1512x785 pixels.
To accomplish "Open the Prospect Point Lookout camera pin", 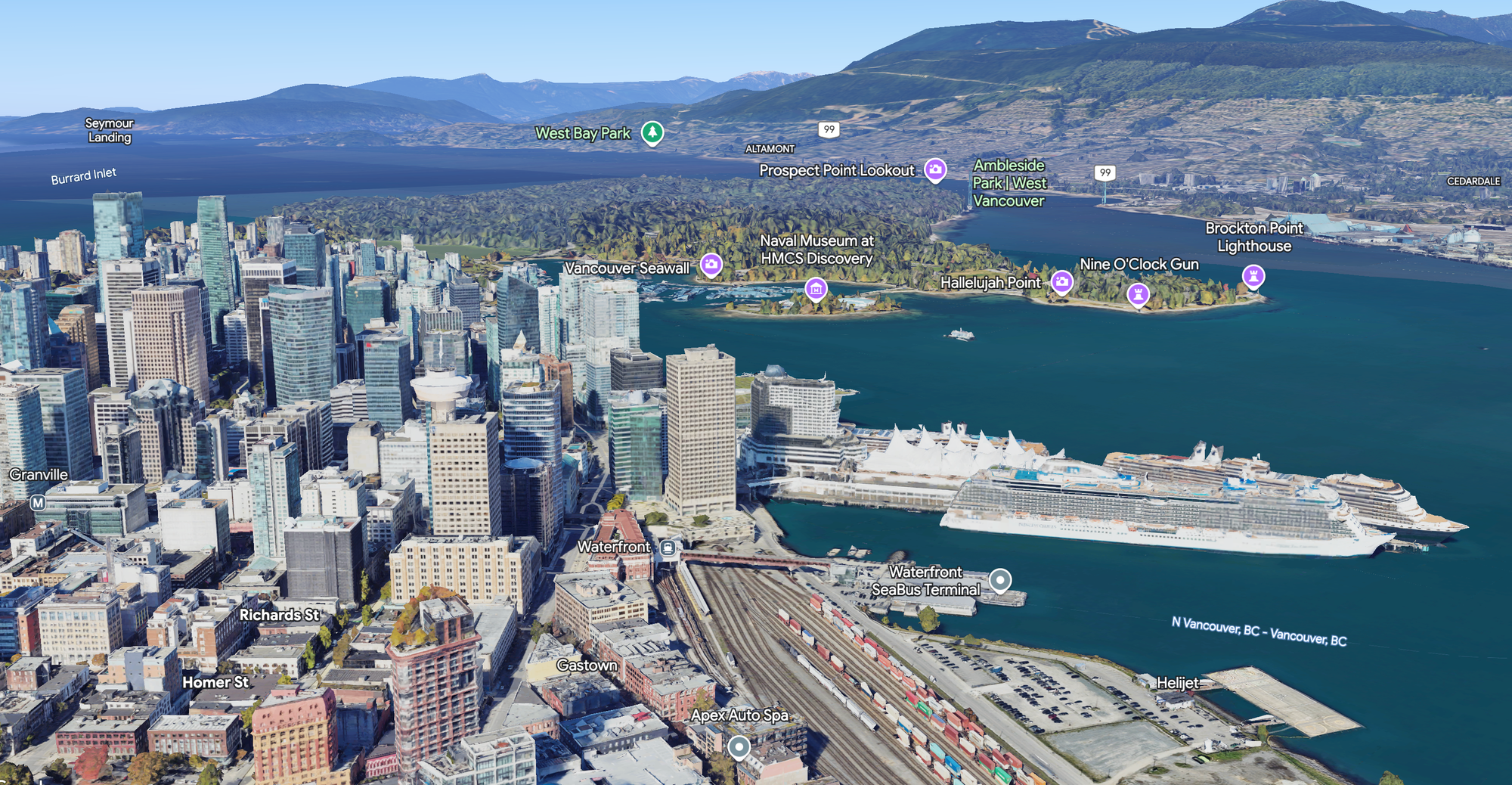I will tap(937, 170).
